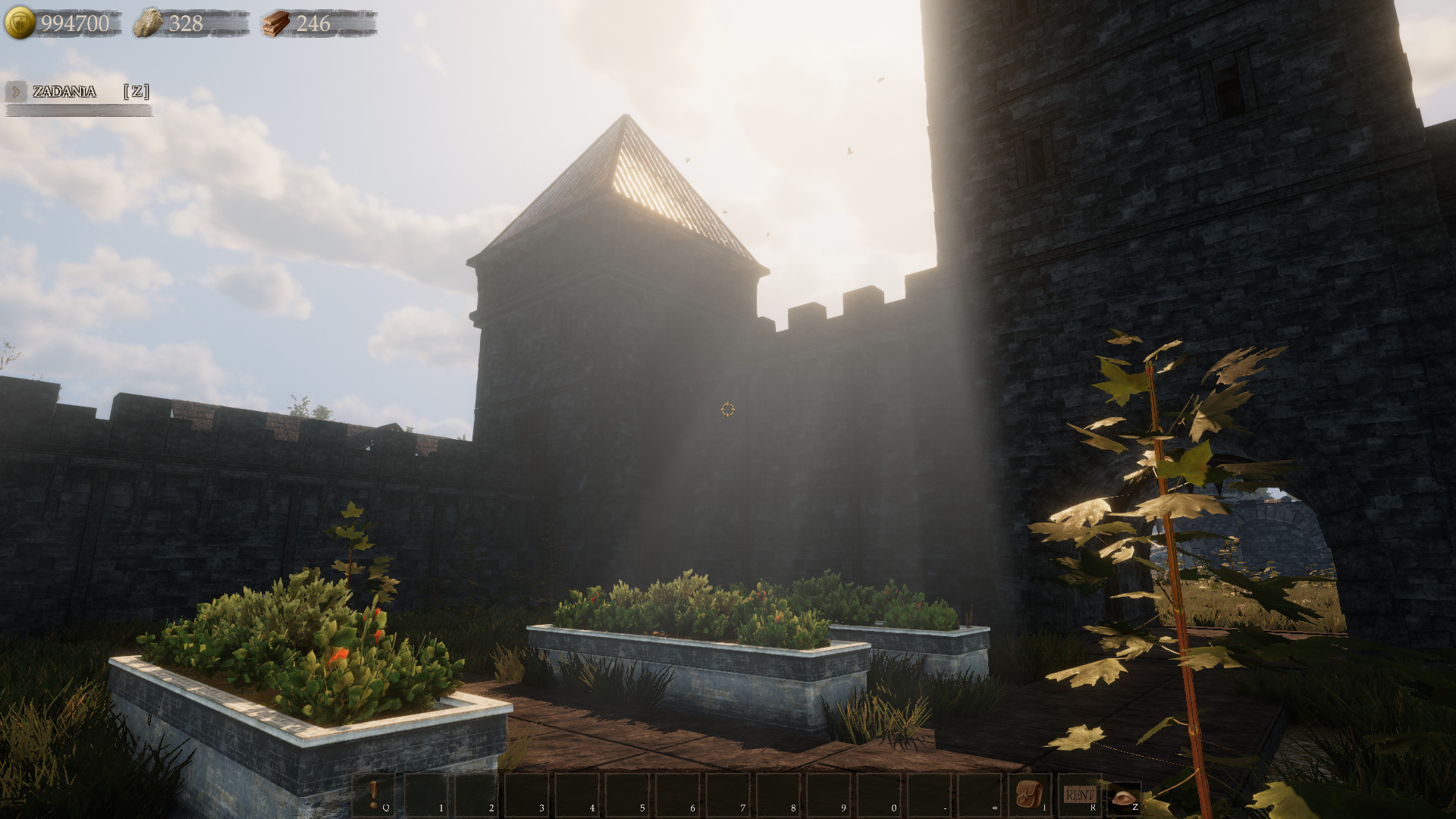This screenshot has width=1456, height=819.
Task: Expand the ZADANIA list with the chevron
Action: [17, 93]
